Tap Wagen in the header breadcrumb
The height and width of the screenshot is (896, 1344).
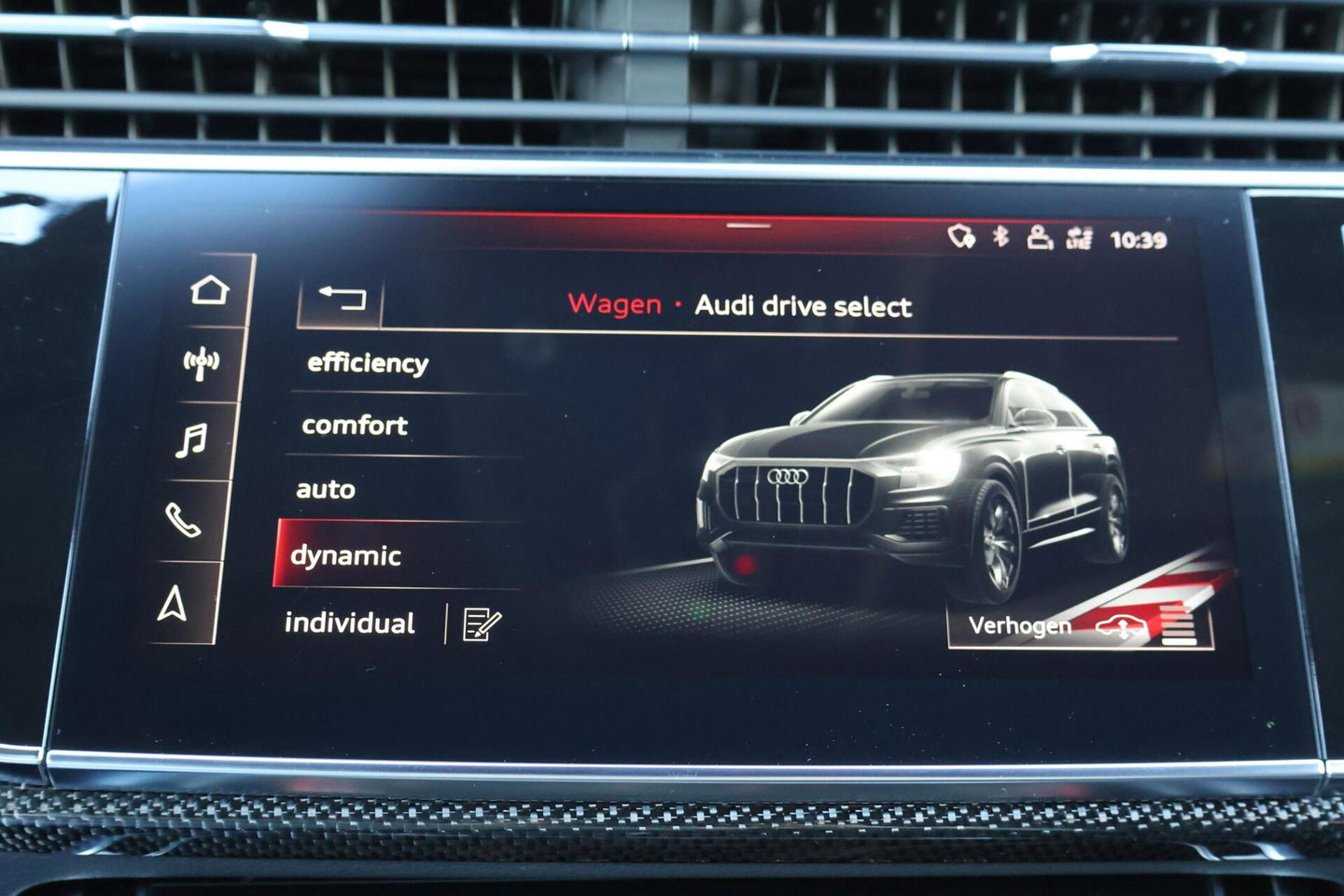pos(616,303)
